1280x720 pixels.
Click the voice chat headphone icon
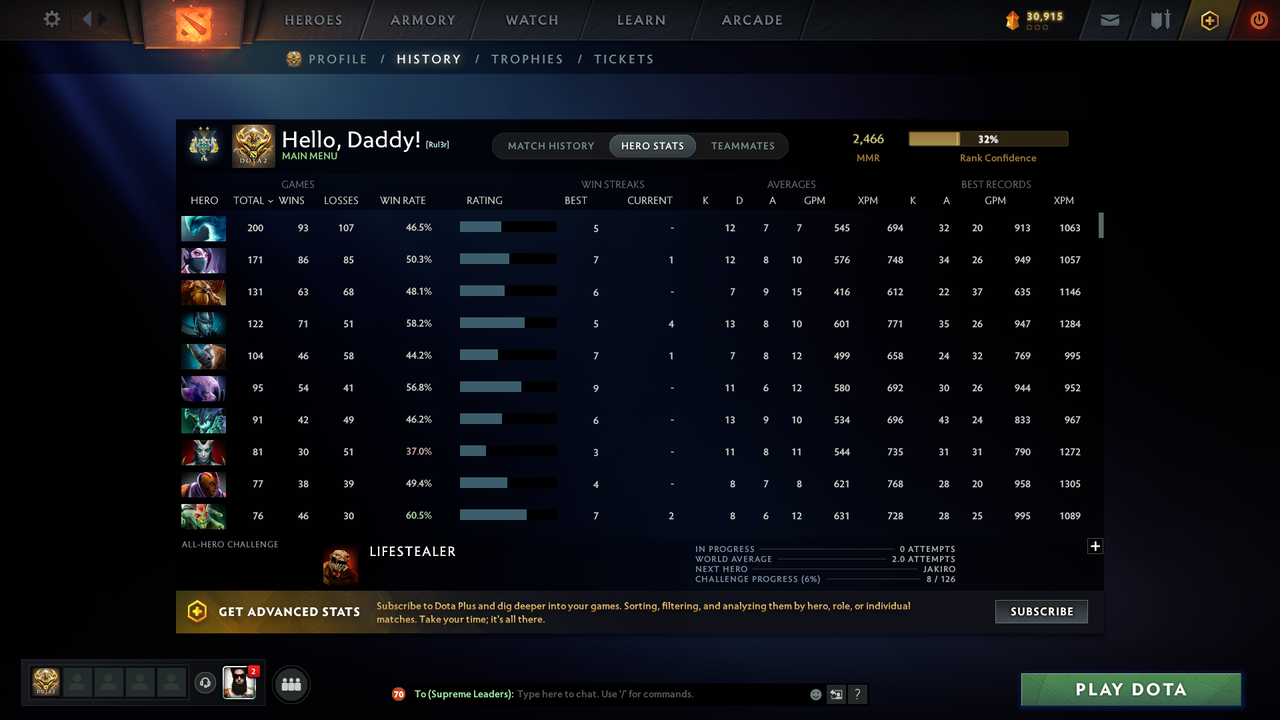click(206, 682)
